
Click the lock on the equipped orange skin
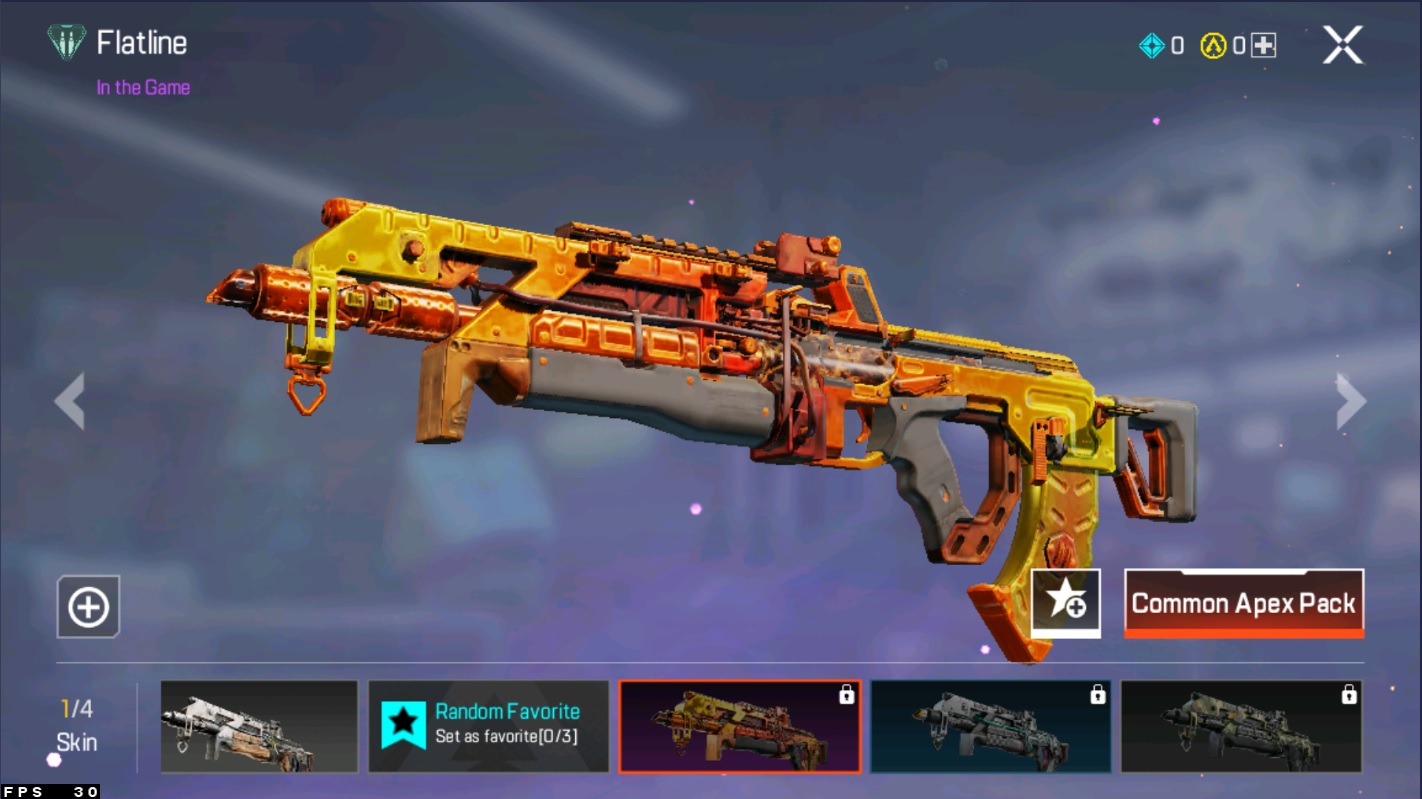tap(849, 691)
